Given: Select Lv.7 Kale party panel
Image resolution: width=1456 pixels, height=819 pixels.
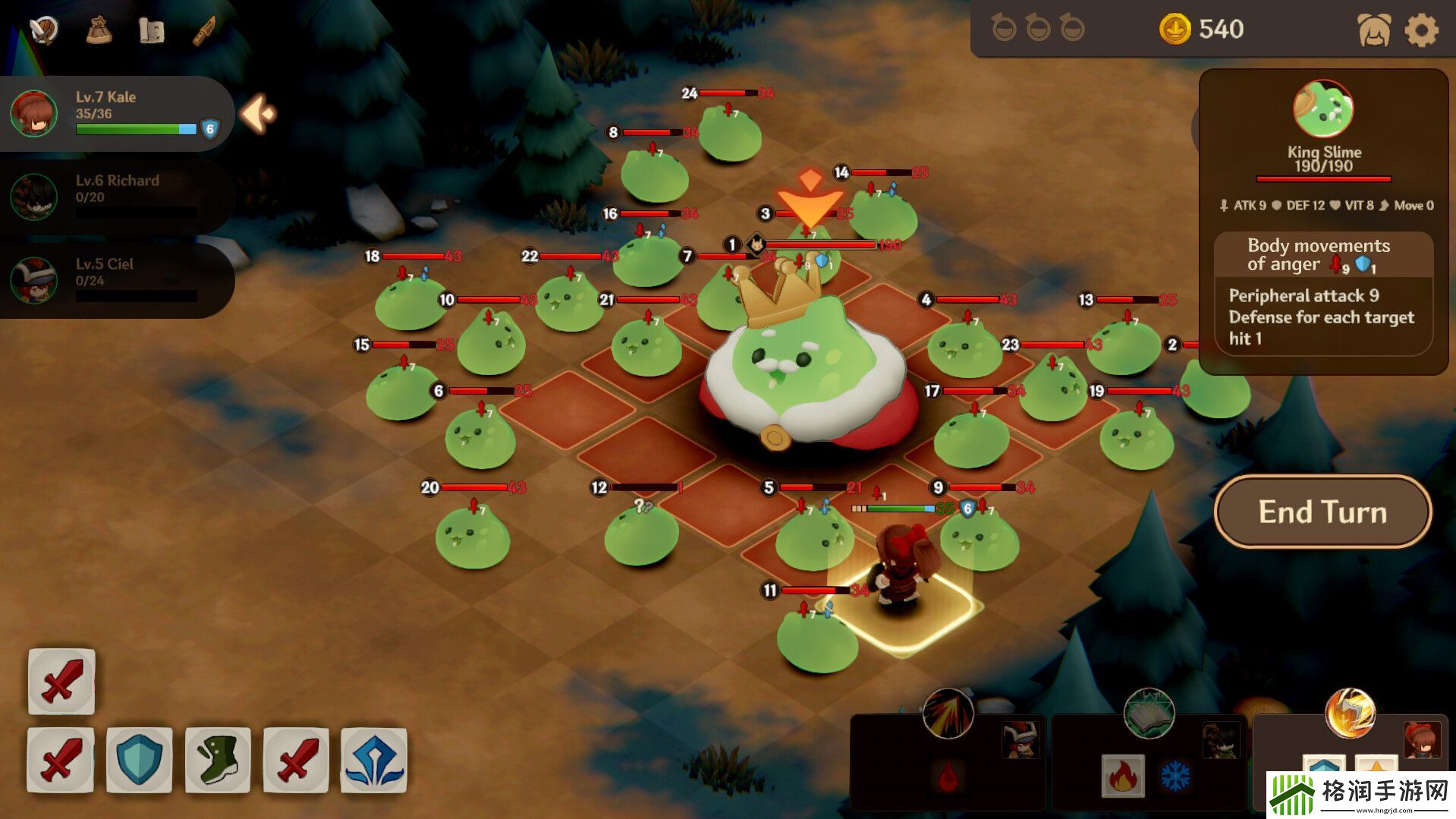Looking at the screenshot, I should tap(114, 113).
